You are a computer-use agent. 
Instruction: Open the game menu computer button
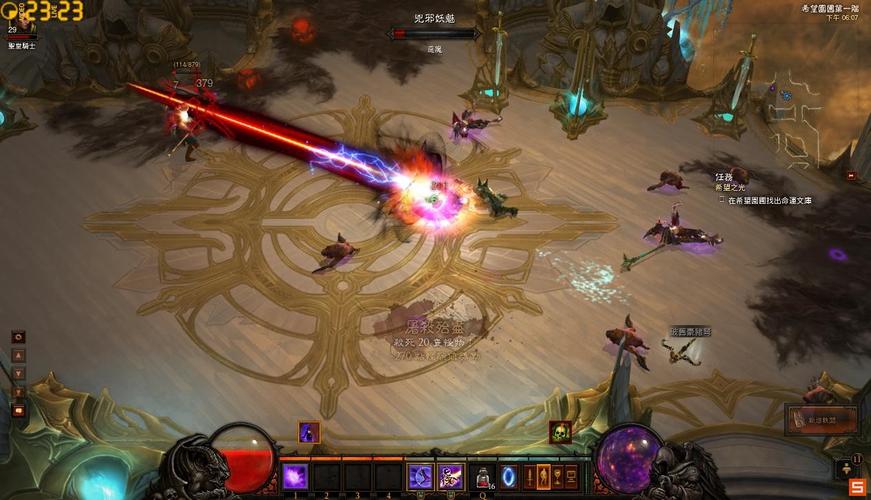(572, 476)
